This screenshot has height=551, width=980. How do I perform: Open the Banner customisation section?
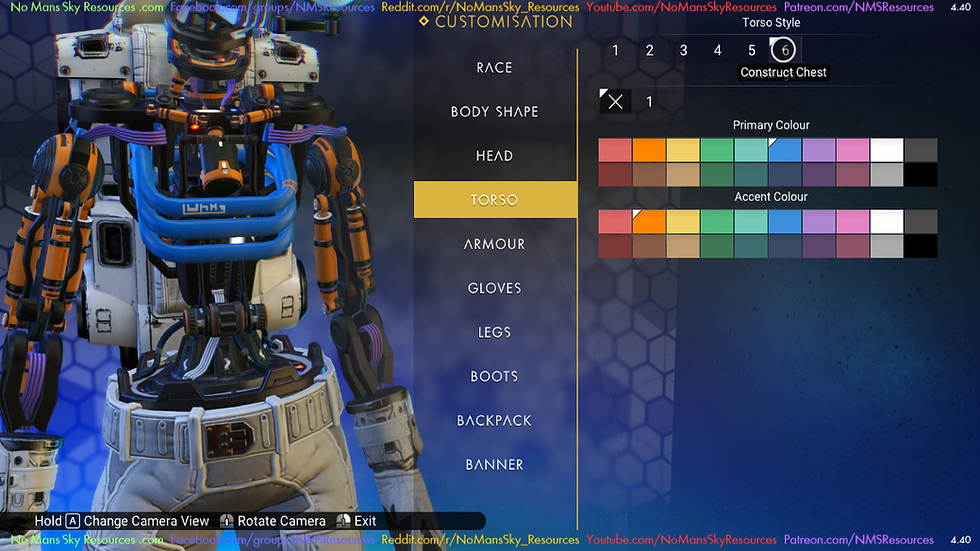494,464
